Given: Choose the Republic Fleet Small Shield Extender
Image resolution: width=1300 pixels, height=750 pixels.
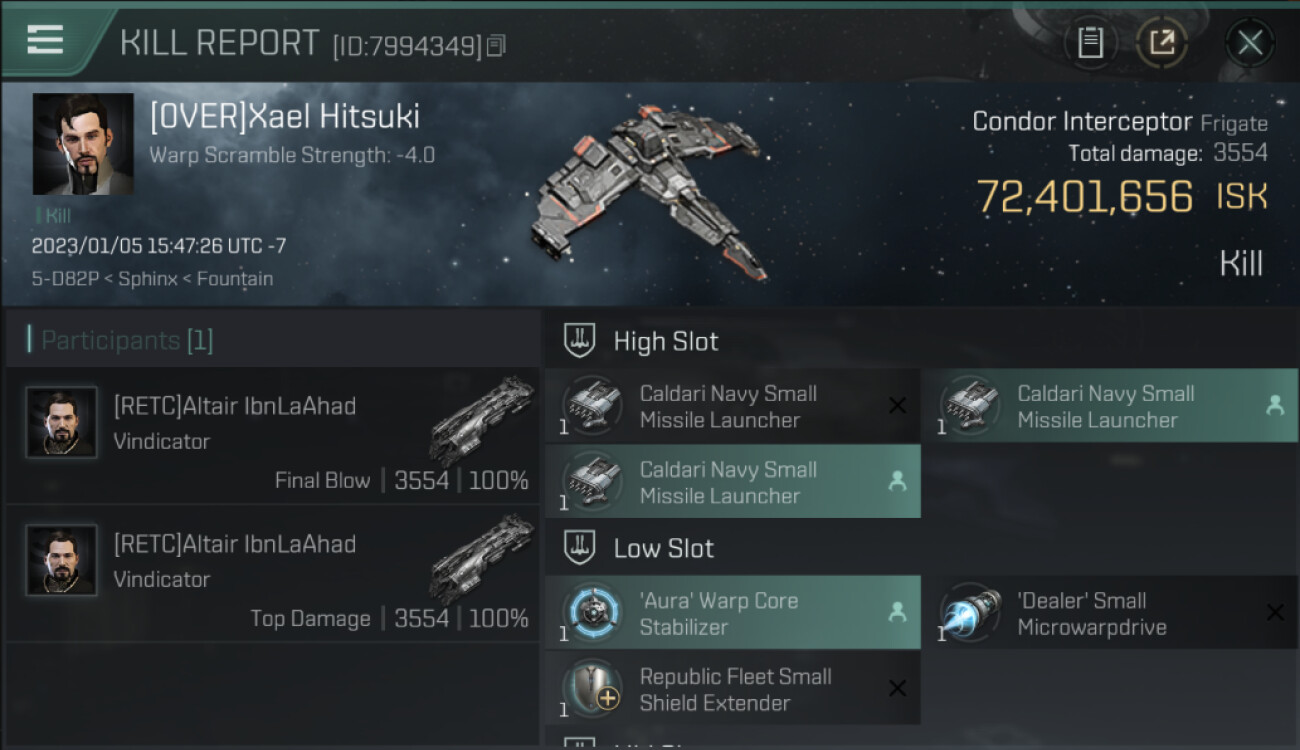Looking at the screenshot, I should (733, 689).
